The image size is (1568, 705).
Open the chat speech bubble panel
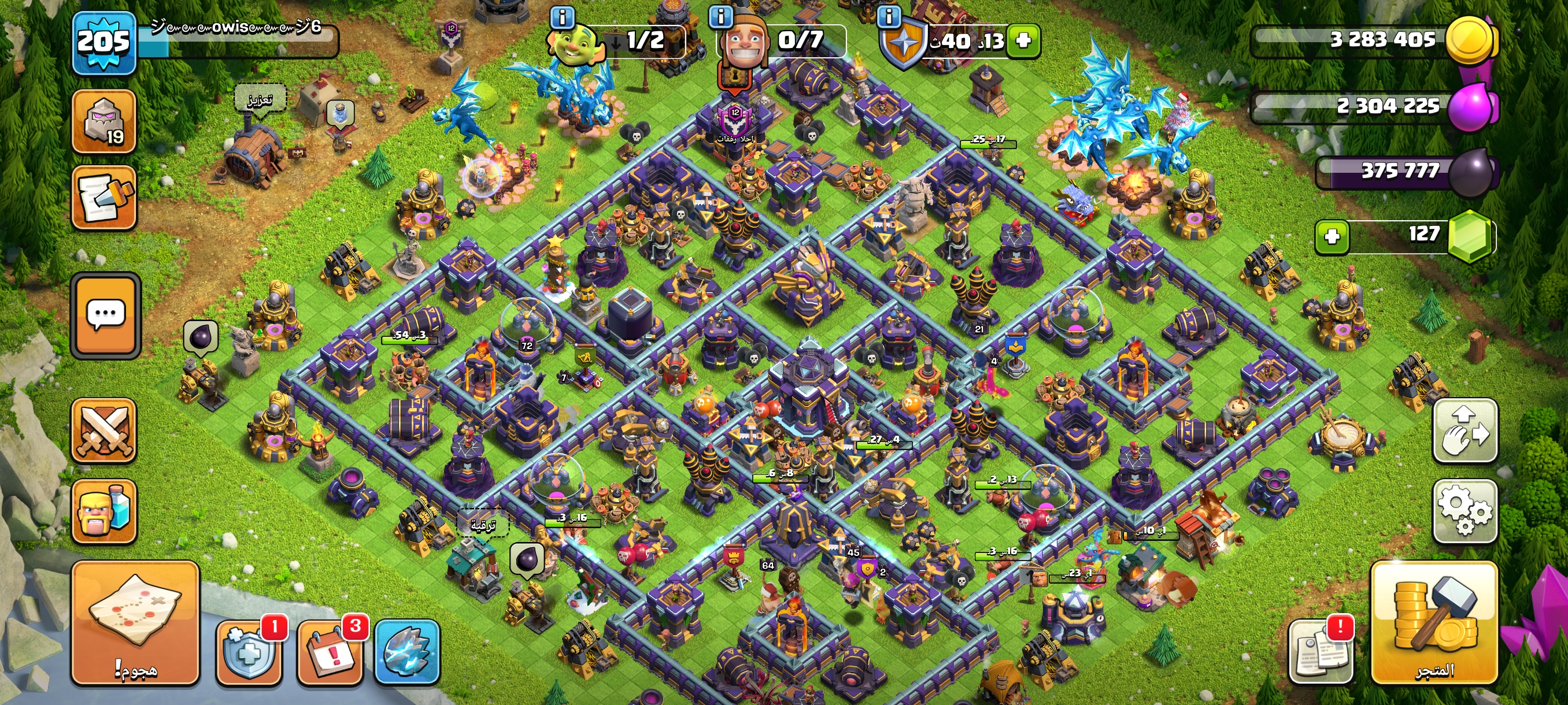[x=106, y=314]
